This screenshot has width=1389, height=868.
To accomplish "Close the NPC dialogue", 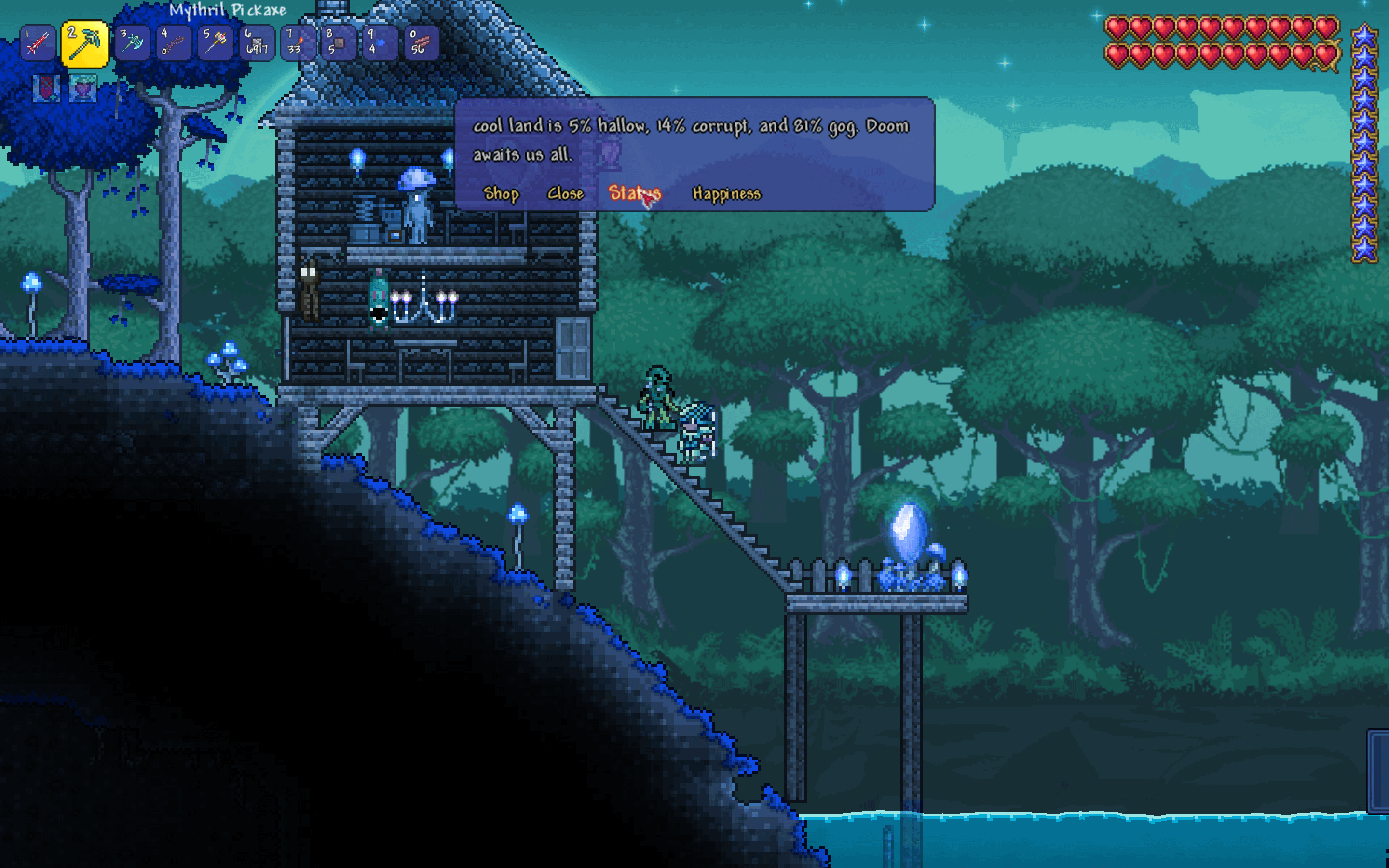I will pos(565,193).
